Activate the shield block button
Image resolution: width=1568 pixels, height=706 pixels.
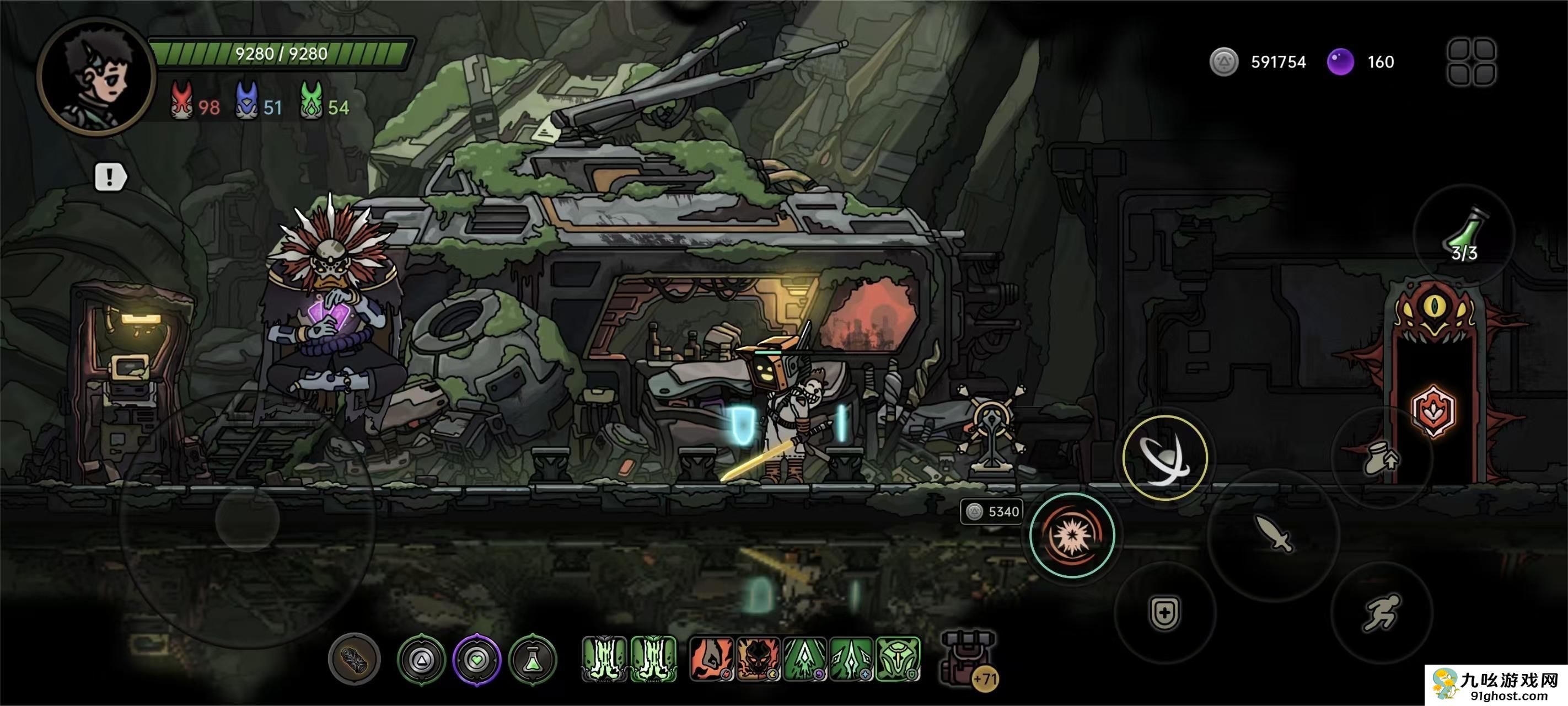pyautogui.click(x=1164, y=612)
